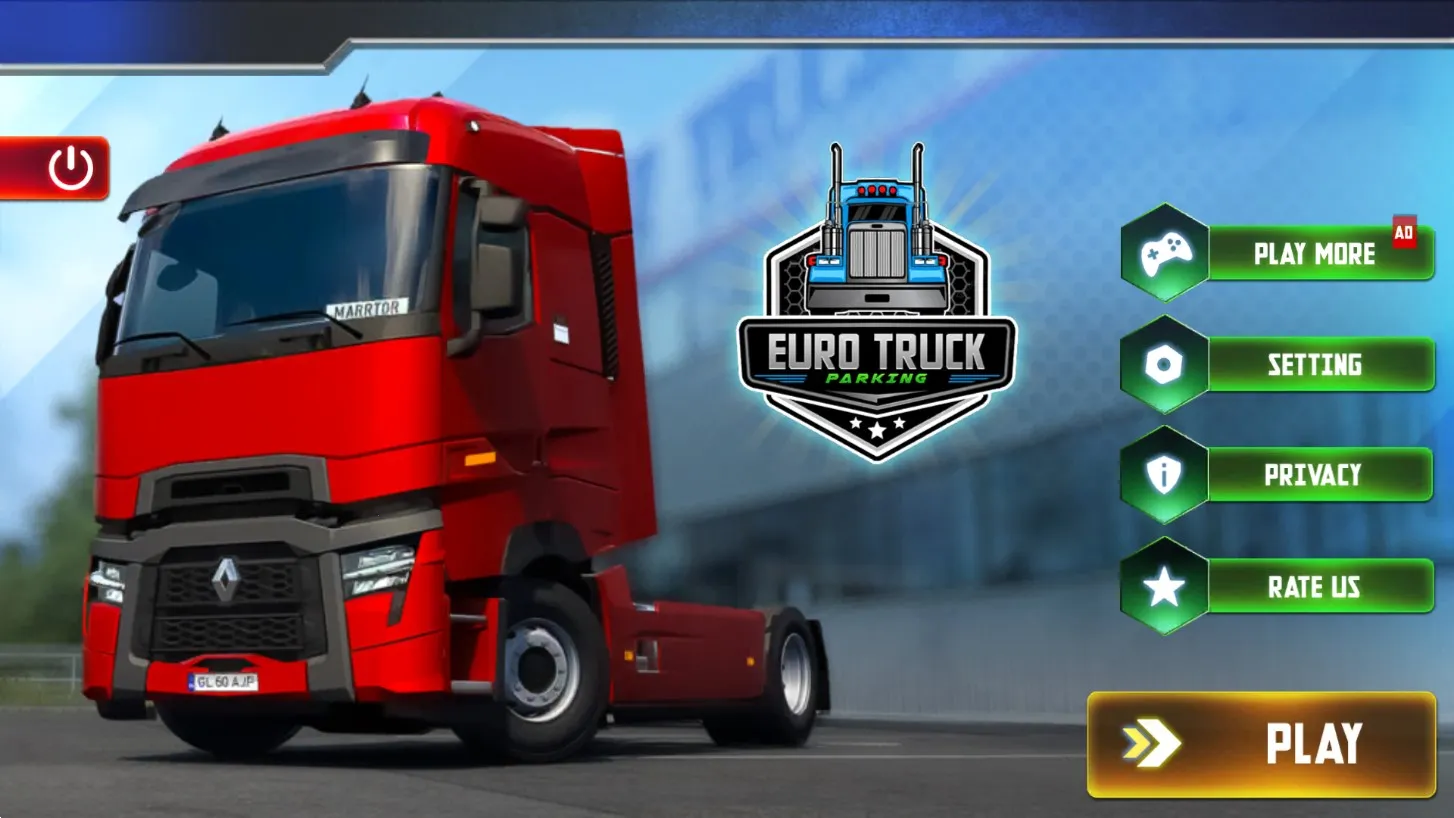
Task: Tap the green PARKING text in the logo
Action: pyautogui.click(x=879, y=378)
